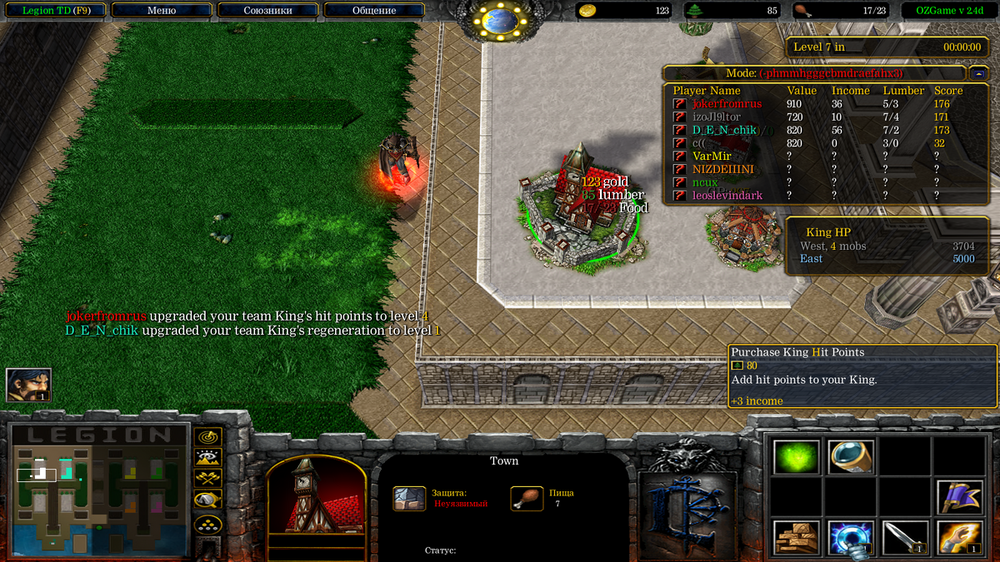Screen dimensions: 1000x562
Task: Toggle minimap creep camp display button
Action: [x=208, y=501]
